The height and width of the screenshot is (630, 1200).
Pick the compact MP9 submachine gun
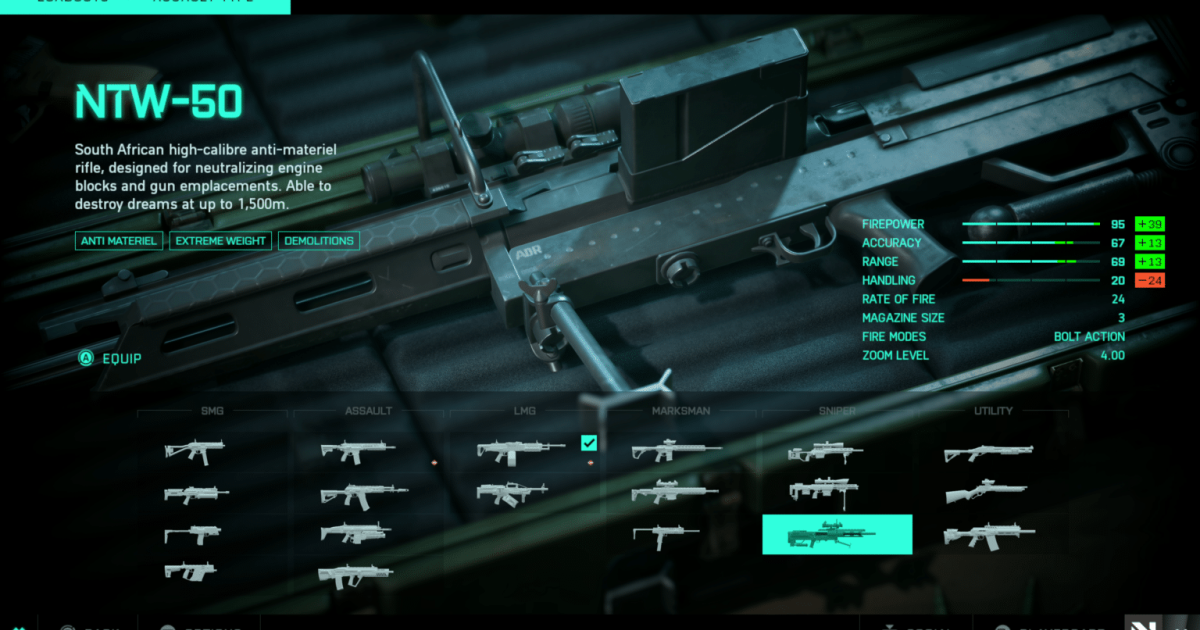click(x=193, y=534)
